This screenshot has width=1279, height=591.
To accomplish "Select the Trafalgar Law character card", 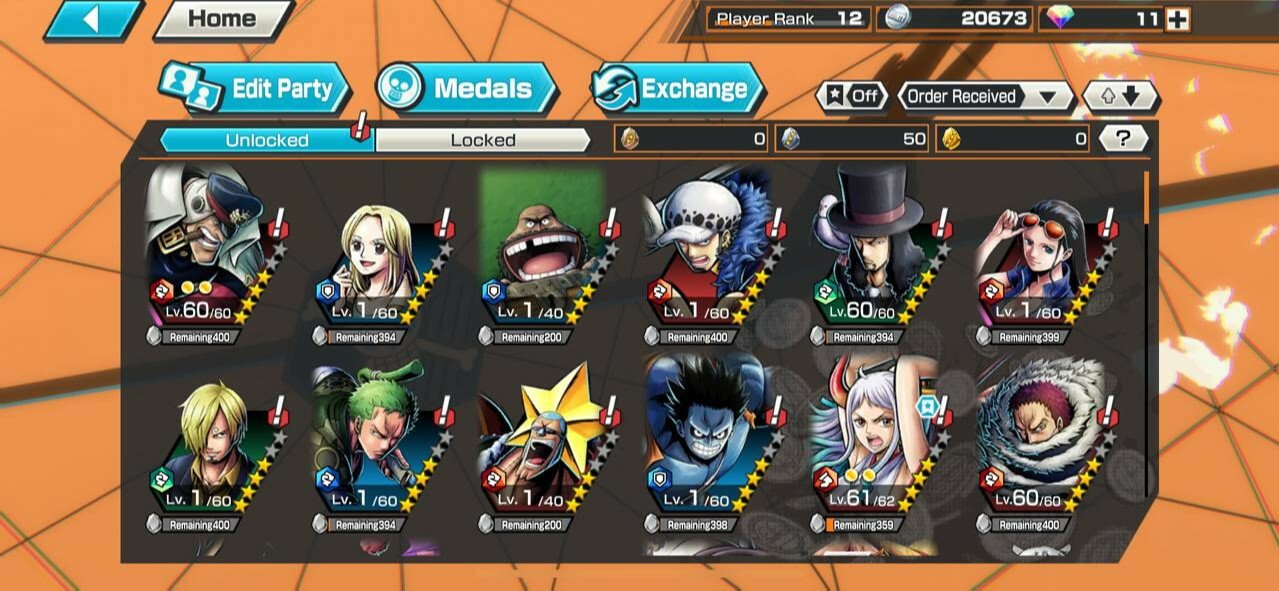I will pyautogui.click(x=706, y=257).
